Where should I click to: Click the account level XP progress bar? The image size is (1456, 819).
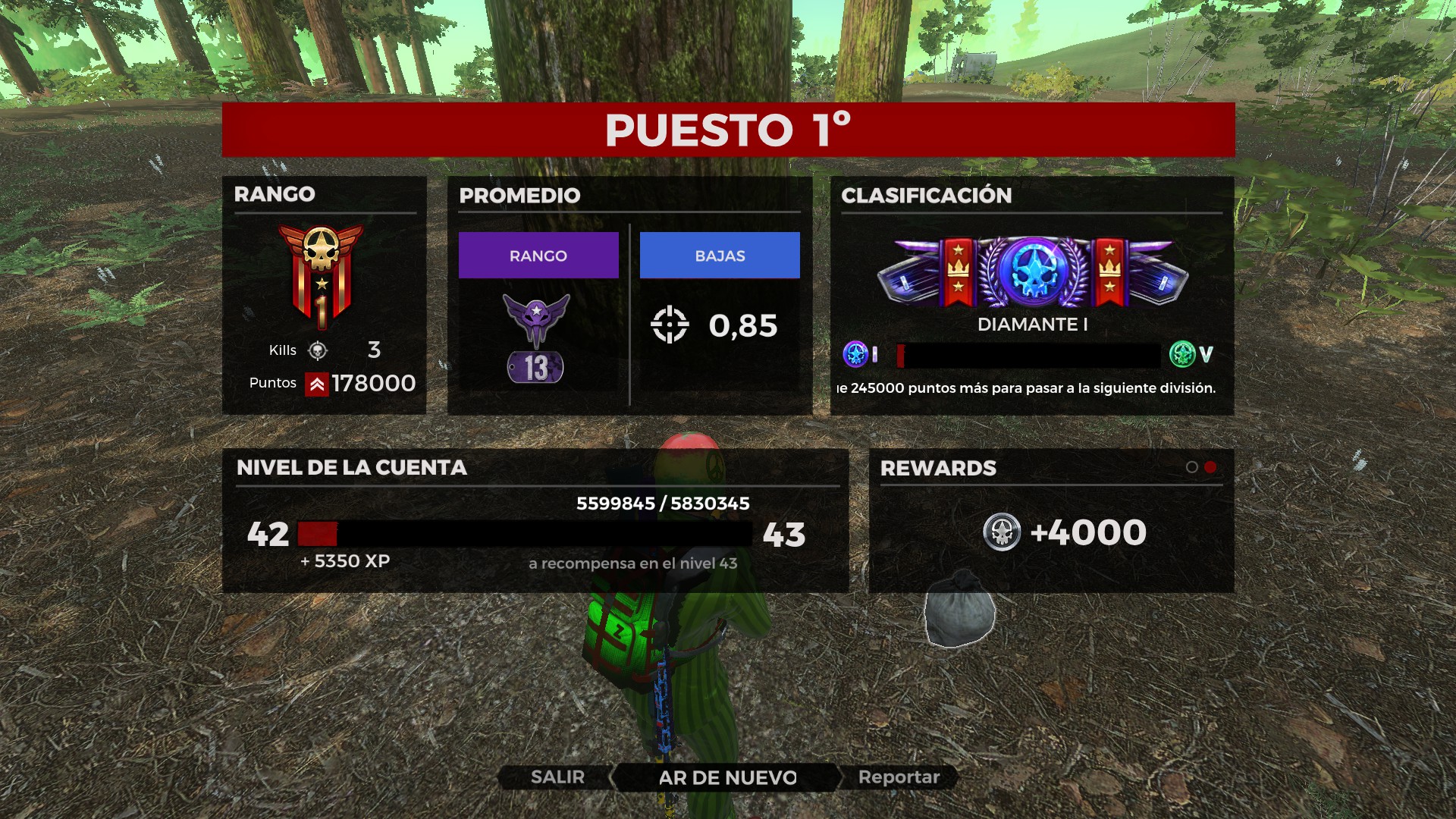(523, 535)
